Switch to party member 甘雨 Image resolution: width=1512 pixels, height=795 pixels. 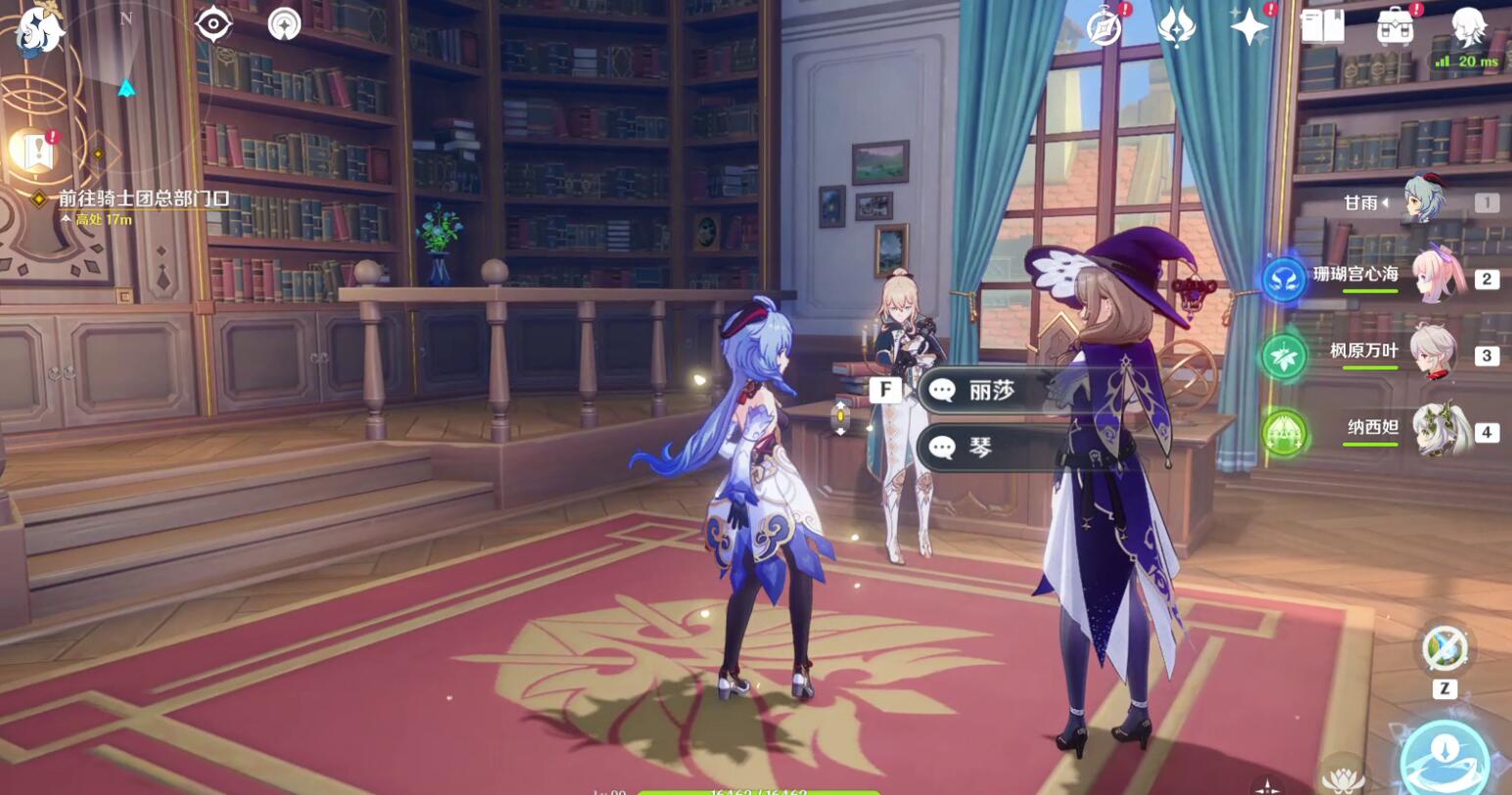[x=1425, y=202]
